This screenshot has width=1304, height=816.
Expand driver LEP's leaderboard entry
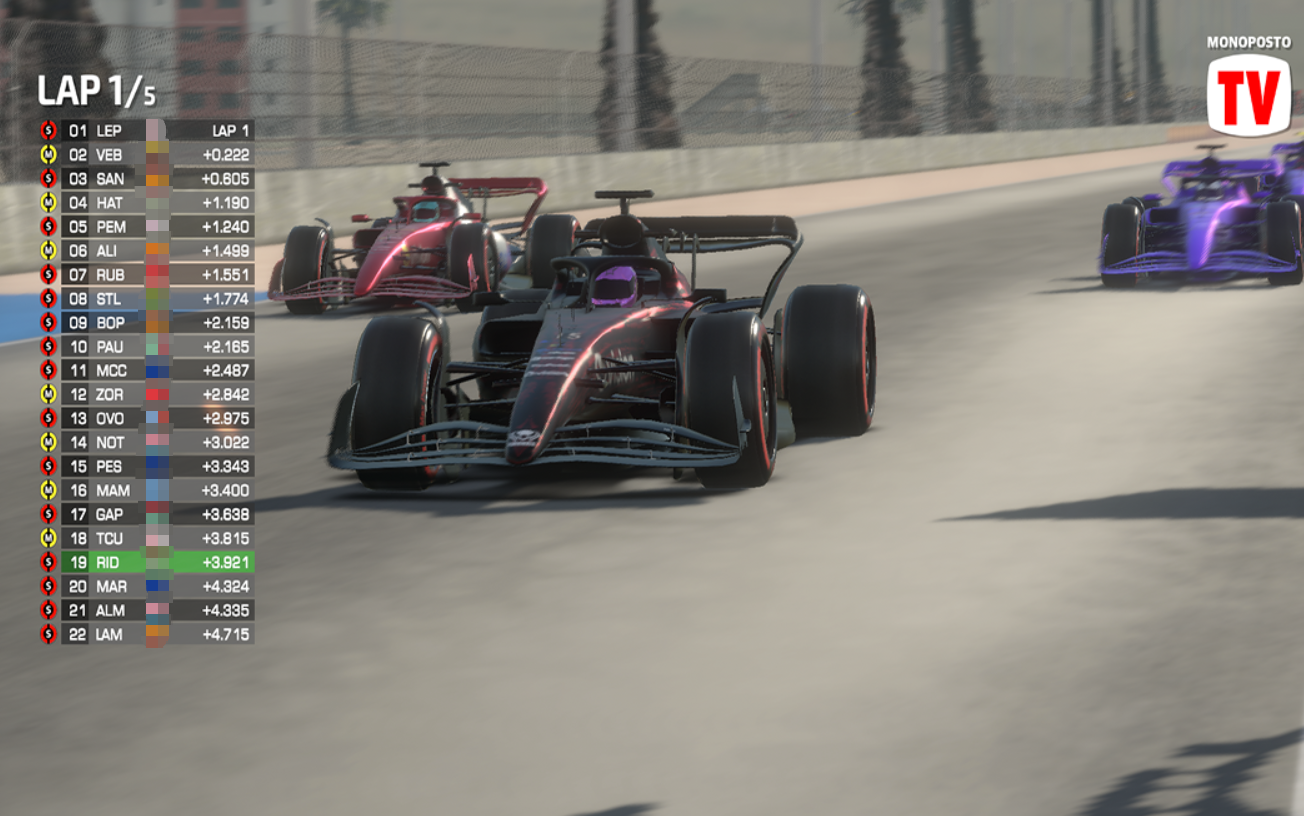150,130
